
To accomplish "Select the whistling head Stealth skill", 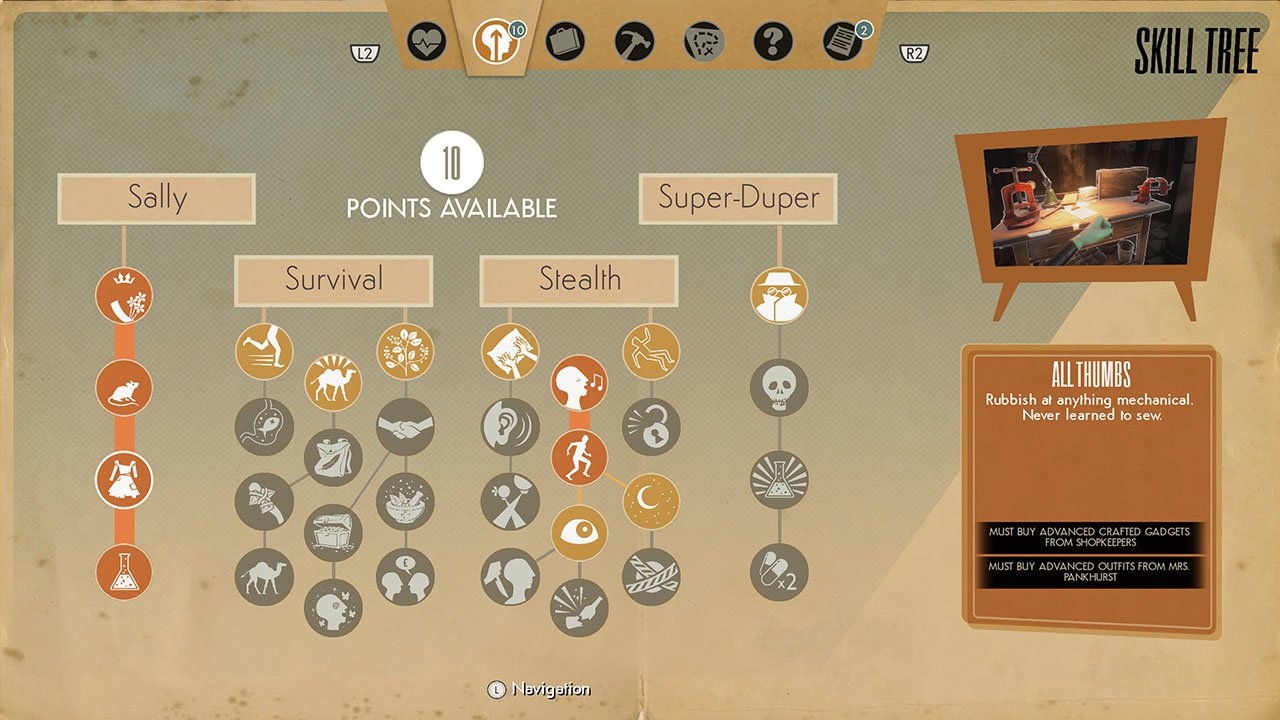I will [x=579, y=383].
